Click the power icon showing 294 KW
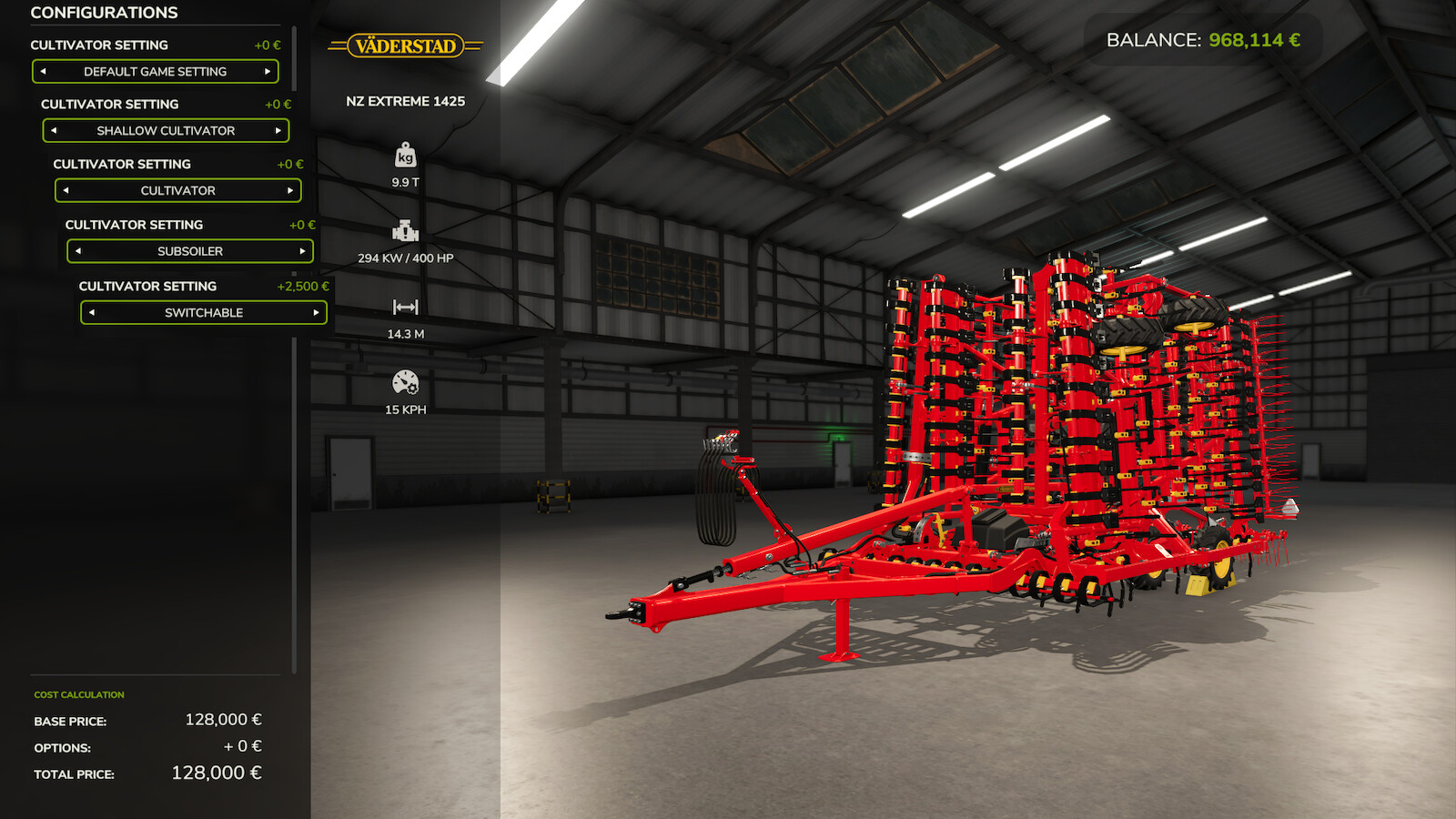This screenshot has width=1456, height=819. click(406, 229)
